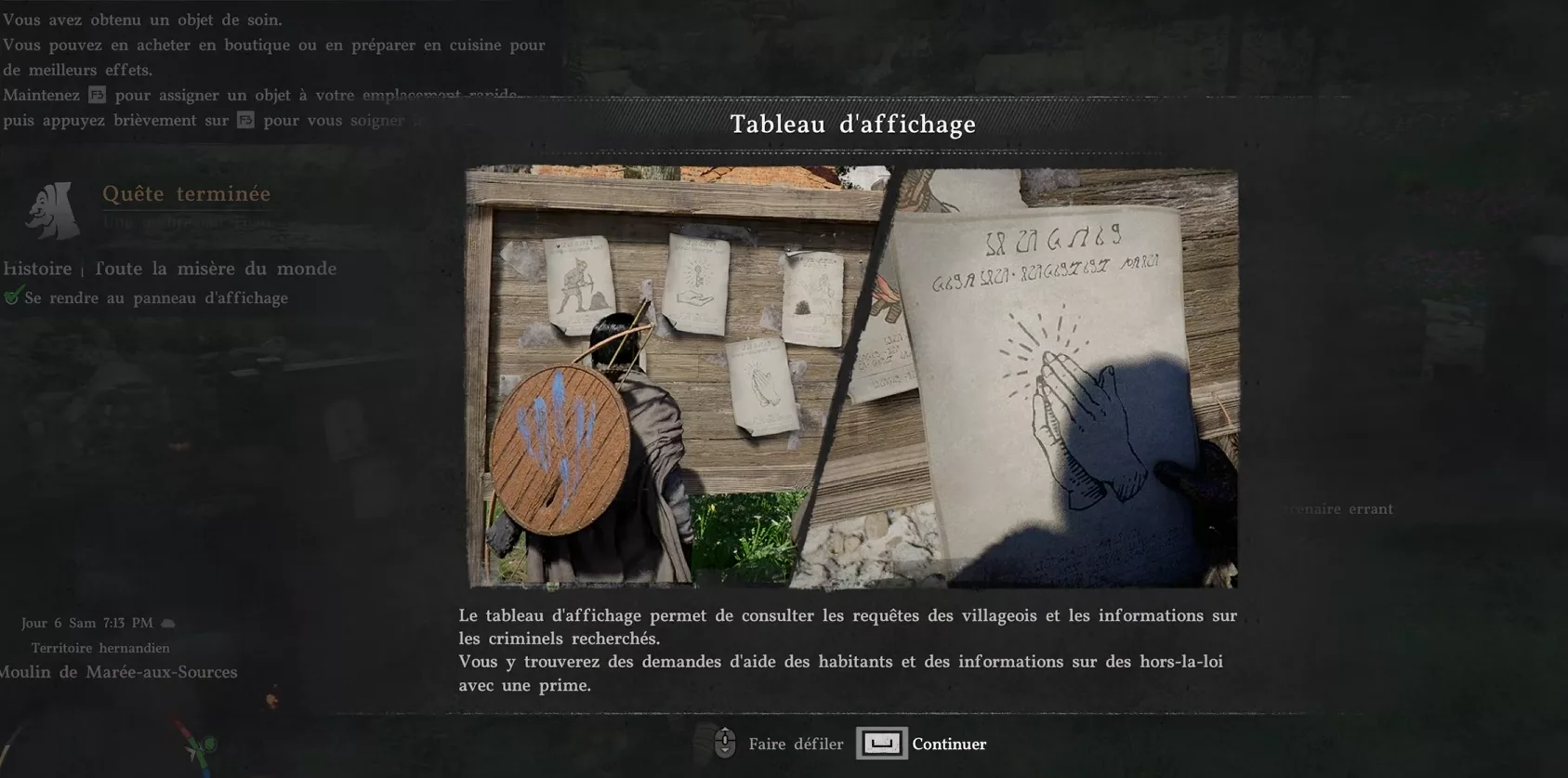Expand the 'Quête terminée' notification
Screen dimensions: 1568x778
(x=186, y=194)
